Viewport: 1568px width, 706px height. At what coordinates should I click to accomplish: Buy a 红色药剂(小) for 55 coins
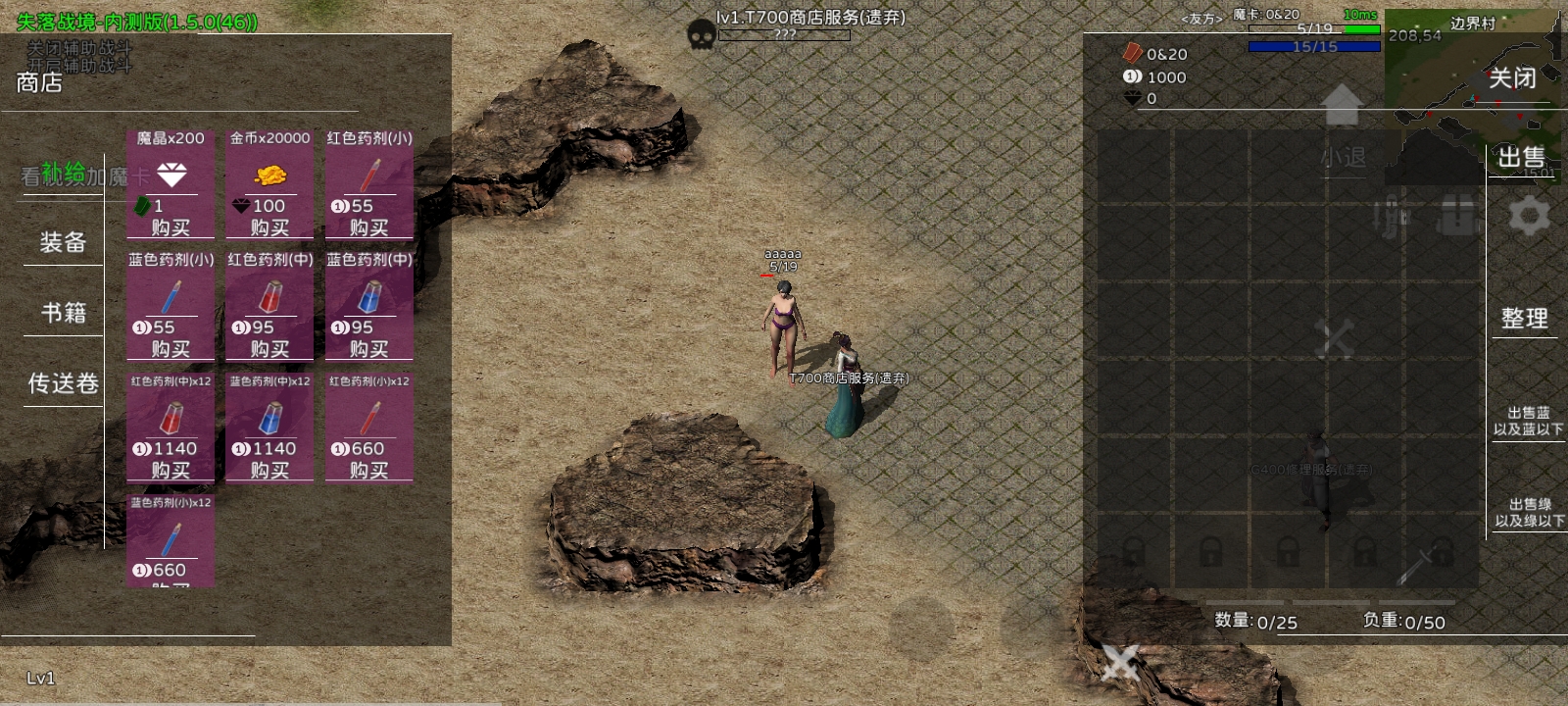[368, 227]
